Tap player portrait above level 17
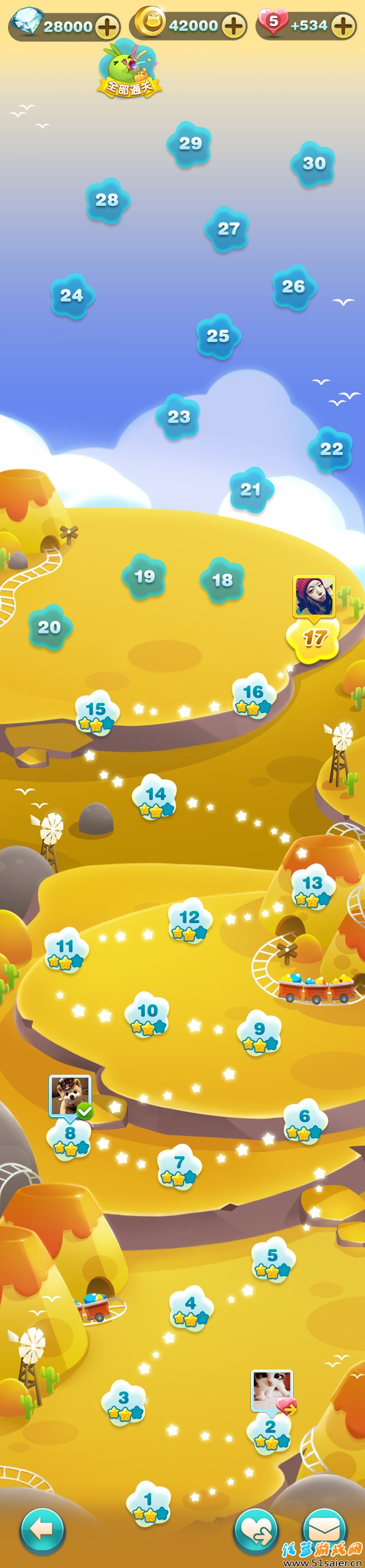This screenshot has width=365, height=1568. (x=314, y=596)
